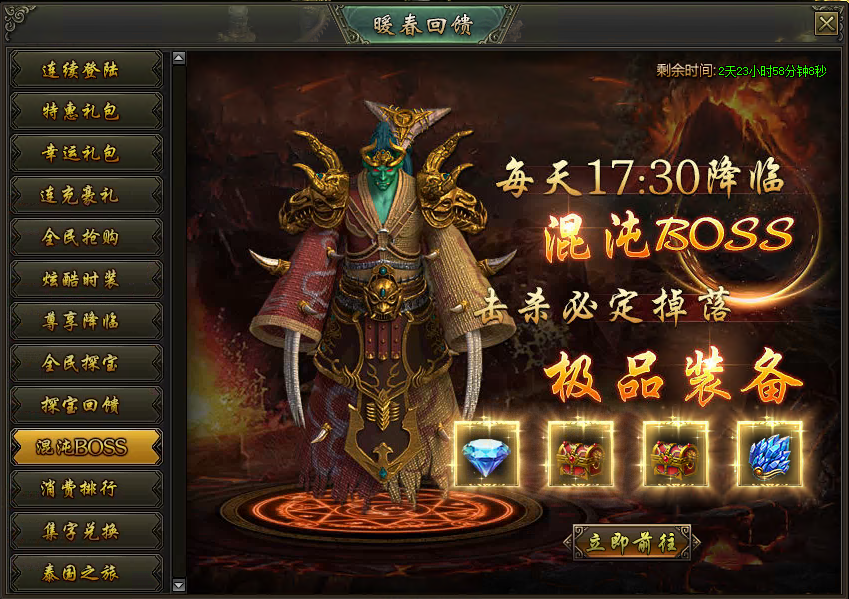Screen dimensions: 849x599
Task: View the 探宝回馈 tab
Action: tap(86, 405)
